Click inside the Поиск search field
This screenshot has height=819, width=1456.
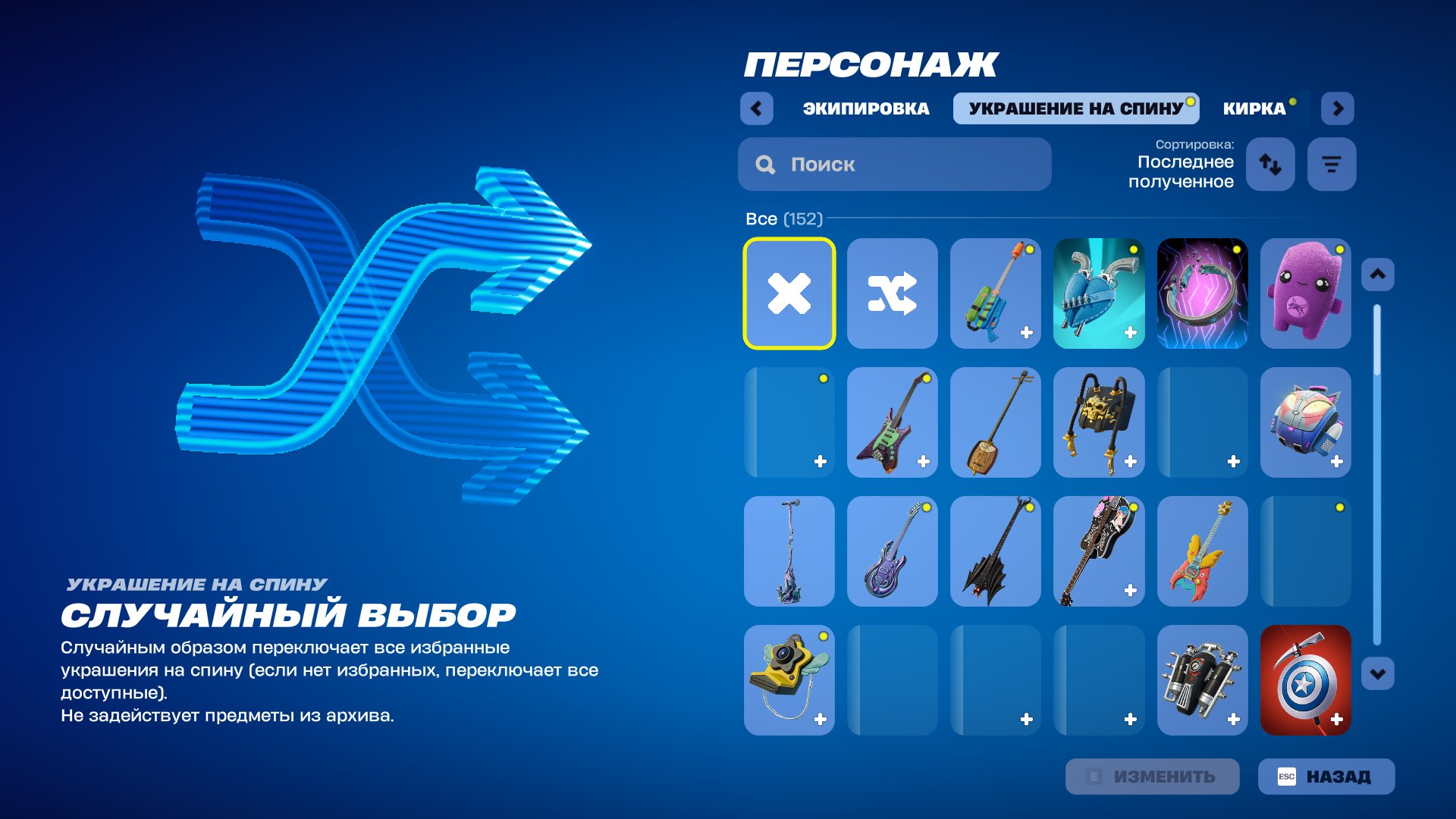[895, 164]
